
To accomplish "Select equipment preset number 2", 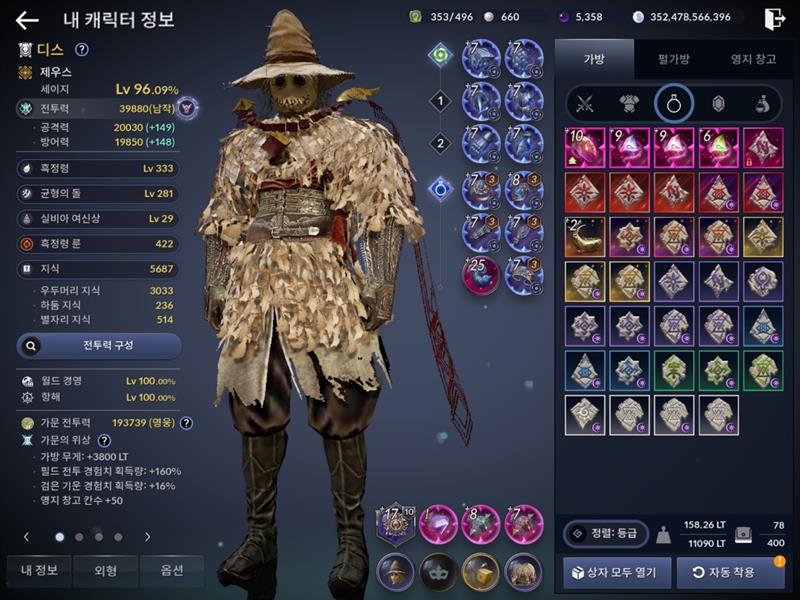I will pos(438,143).
